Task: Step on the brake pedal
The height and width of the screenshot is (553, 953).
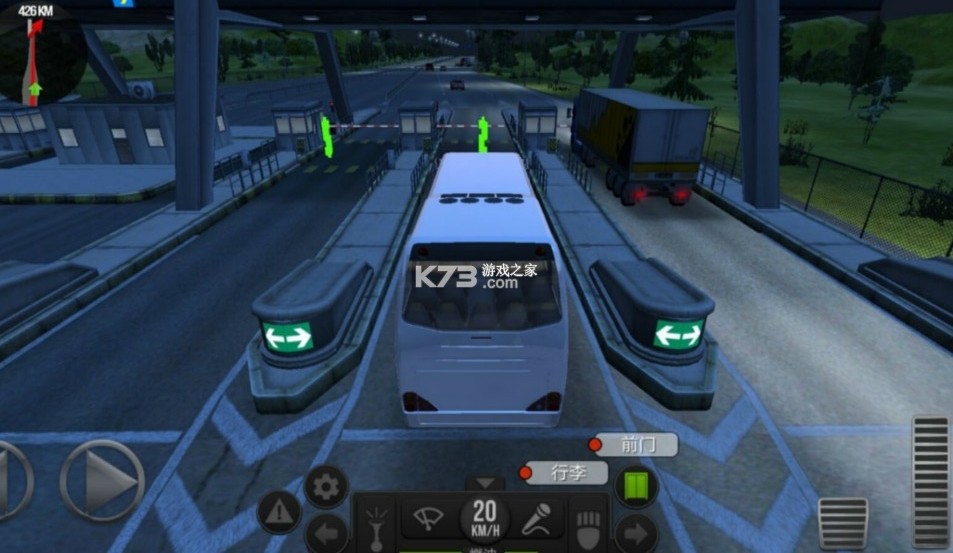Action: tap(842, 524)
